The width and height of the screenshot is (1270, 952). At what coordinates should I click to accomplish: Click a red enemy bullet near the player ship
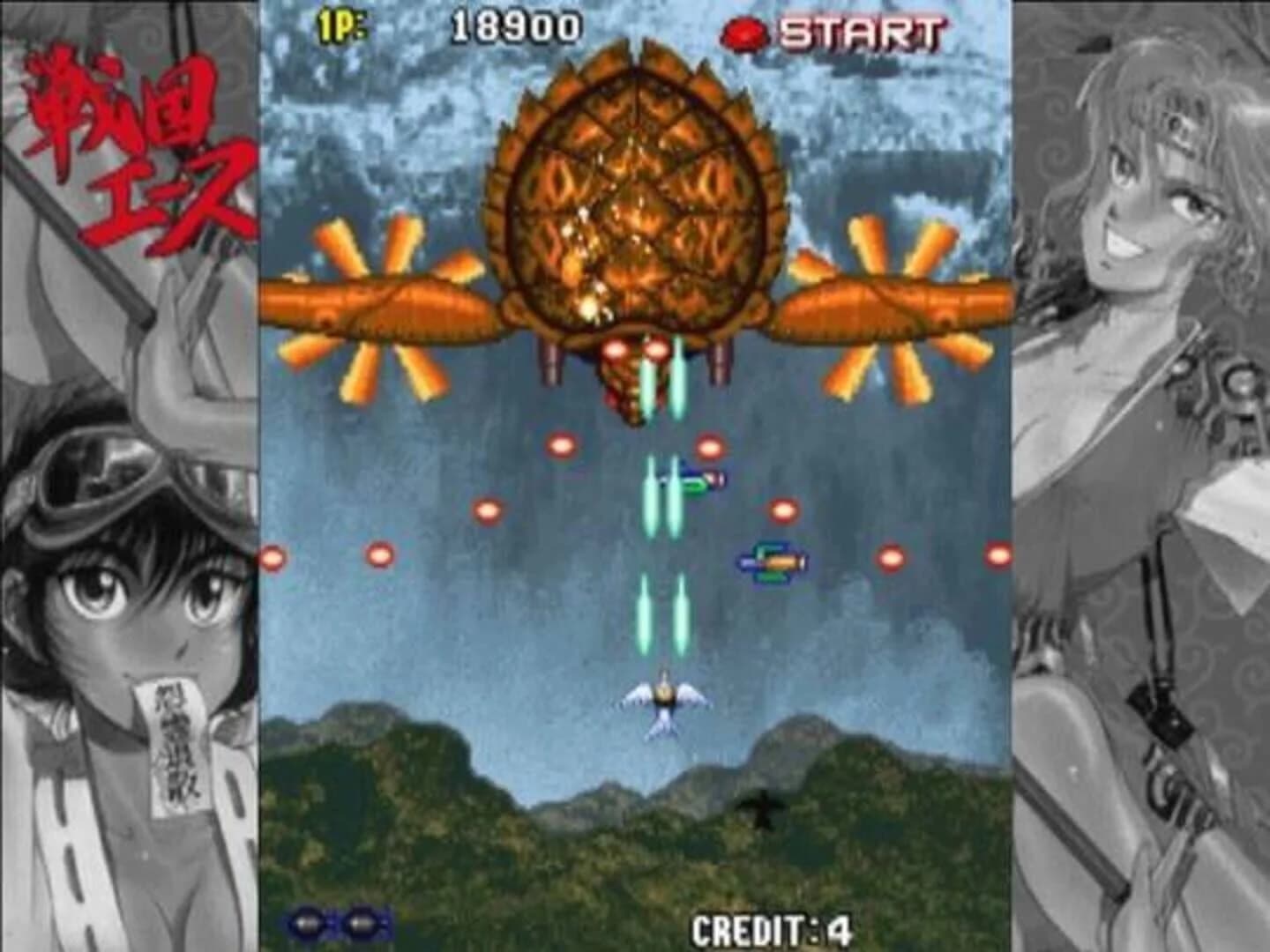(x=781, y=509)
